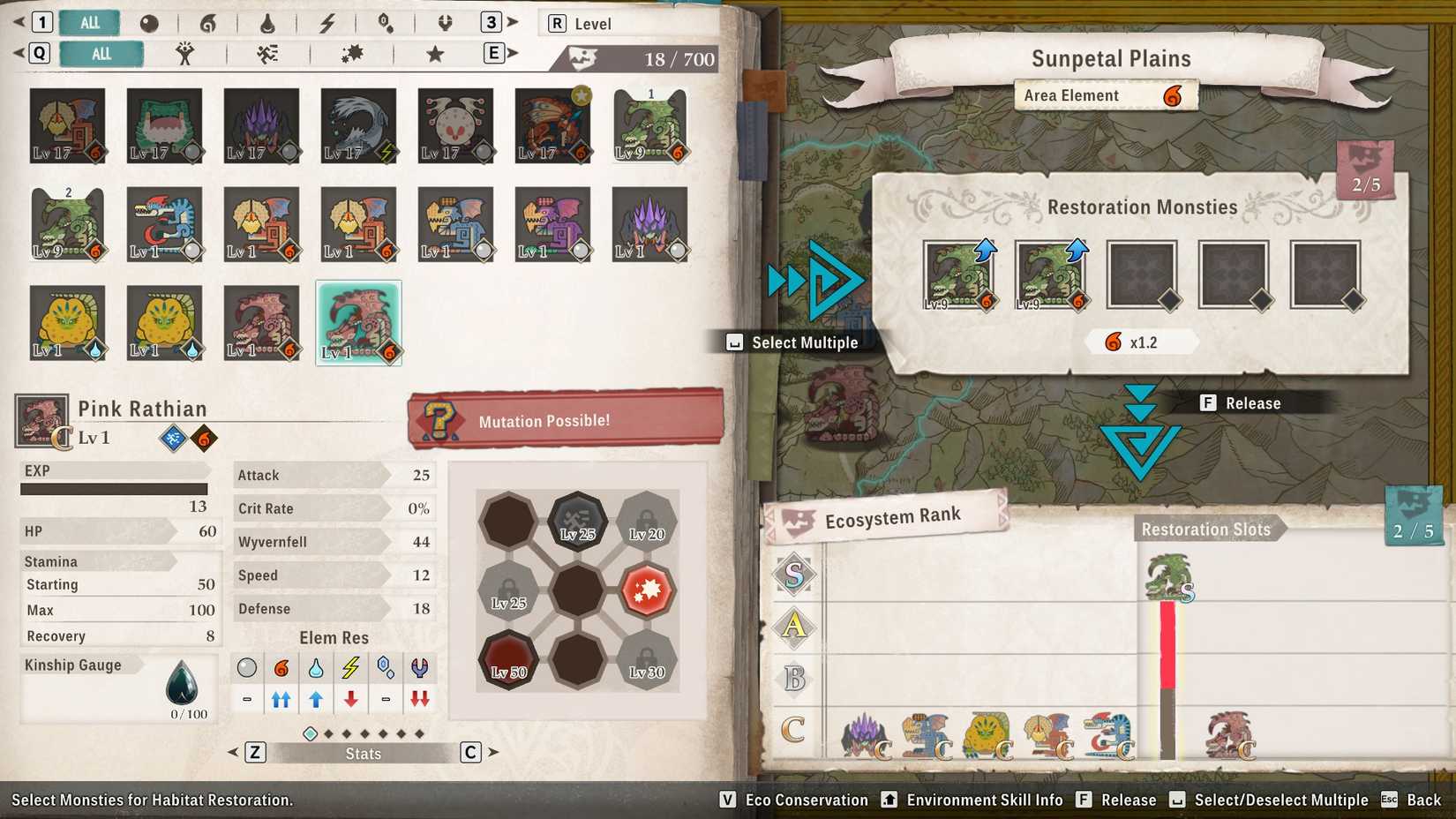Click the Lv 25 speed gene slot

tap(578, 522)
